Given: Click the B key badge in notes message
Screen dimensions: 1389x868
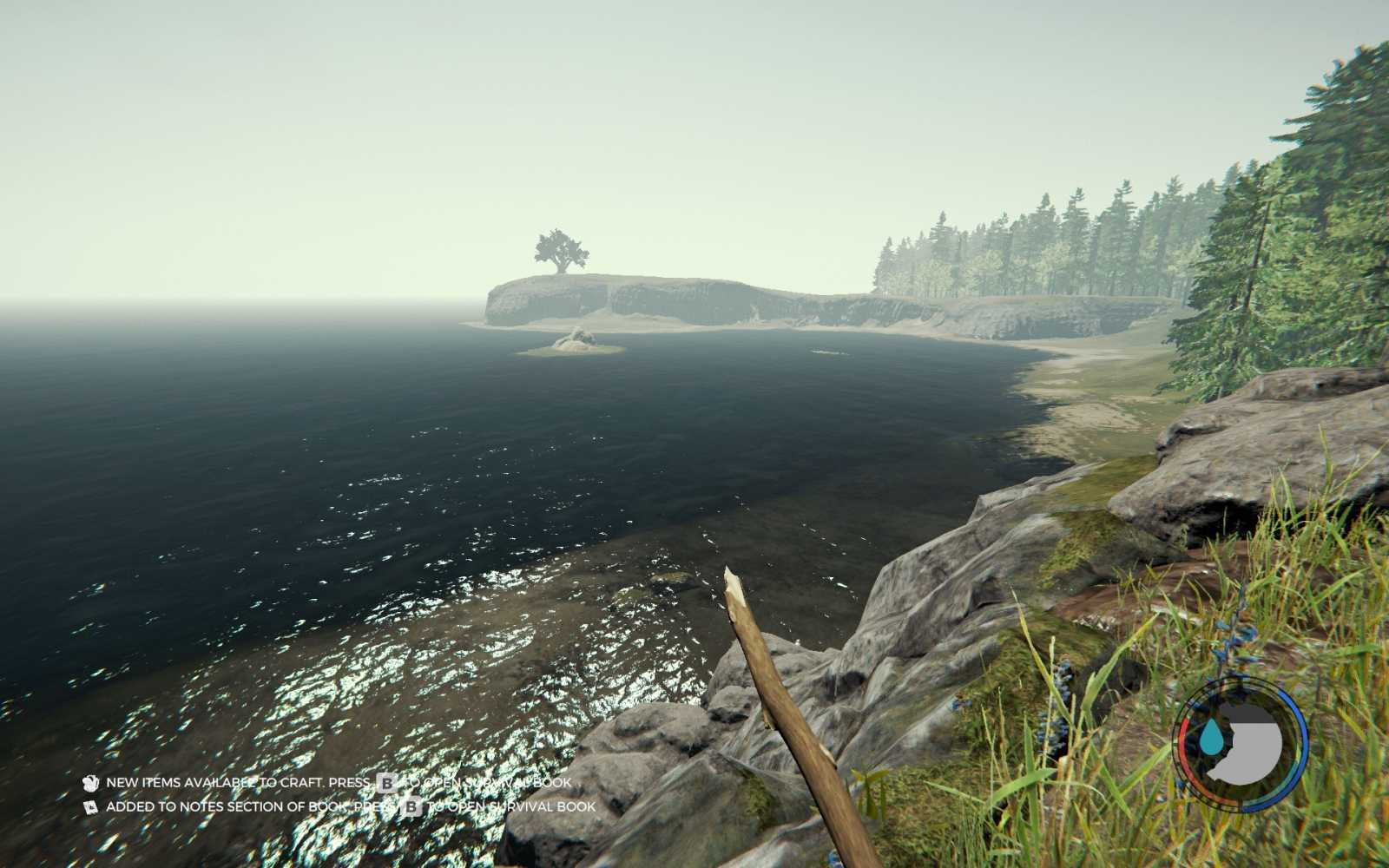Looking at the screenshot, I should 411,806.
